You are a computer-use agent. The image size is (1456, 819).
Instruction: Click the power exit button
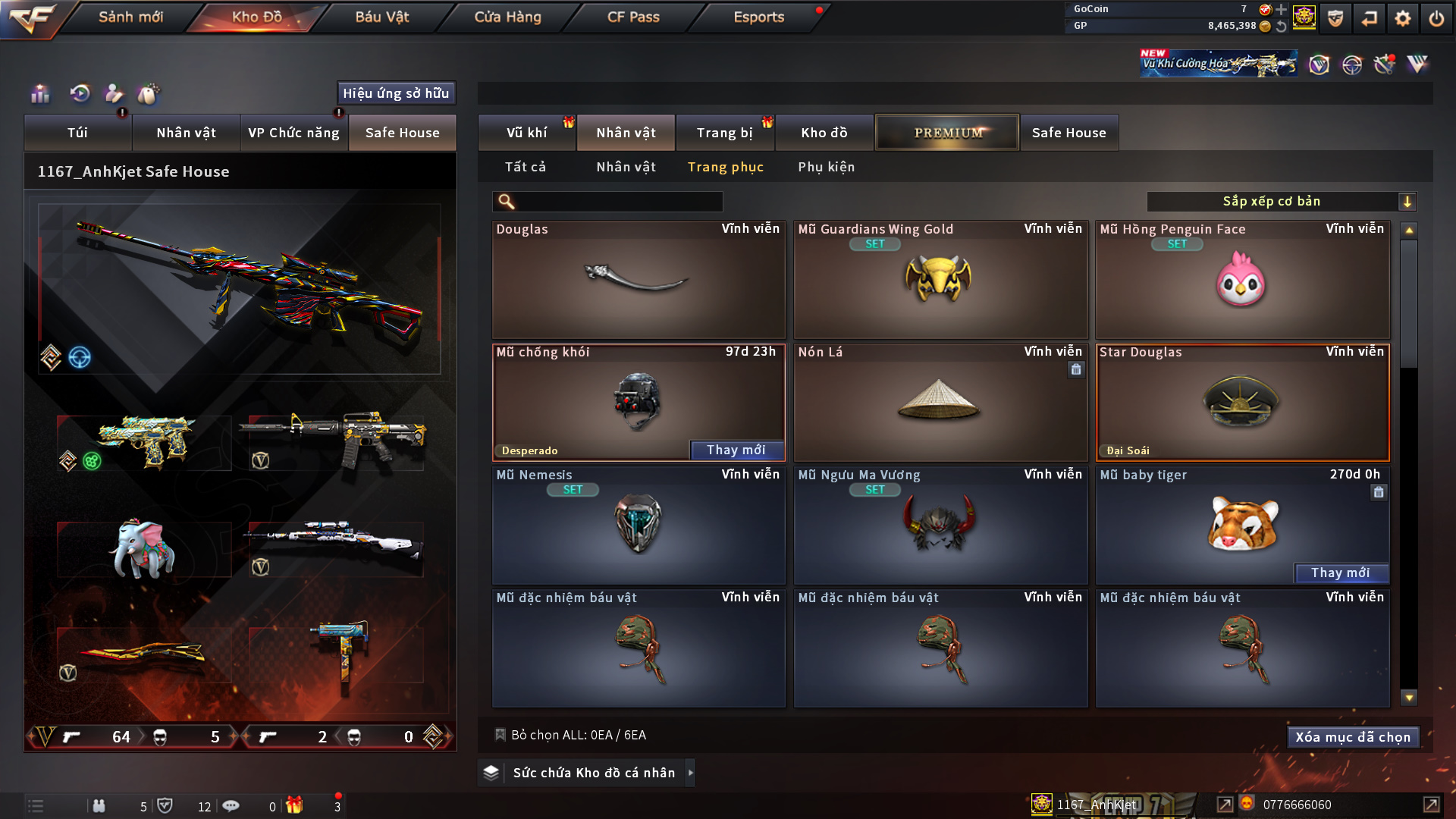coord(1436,18)
